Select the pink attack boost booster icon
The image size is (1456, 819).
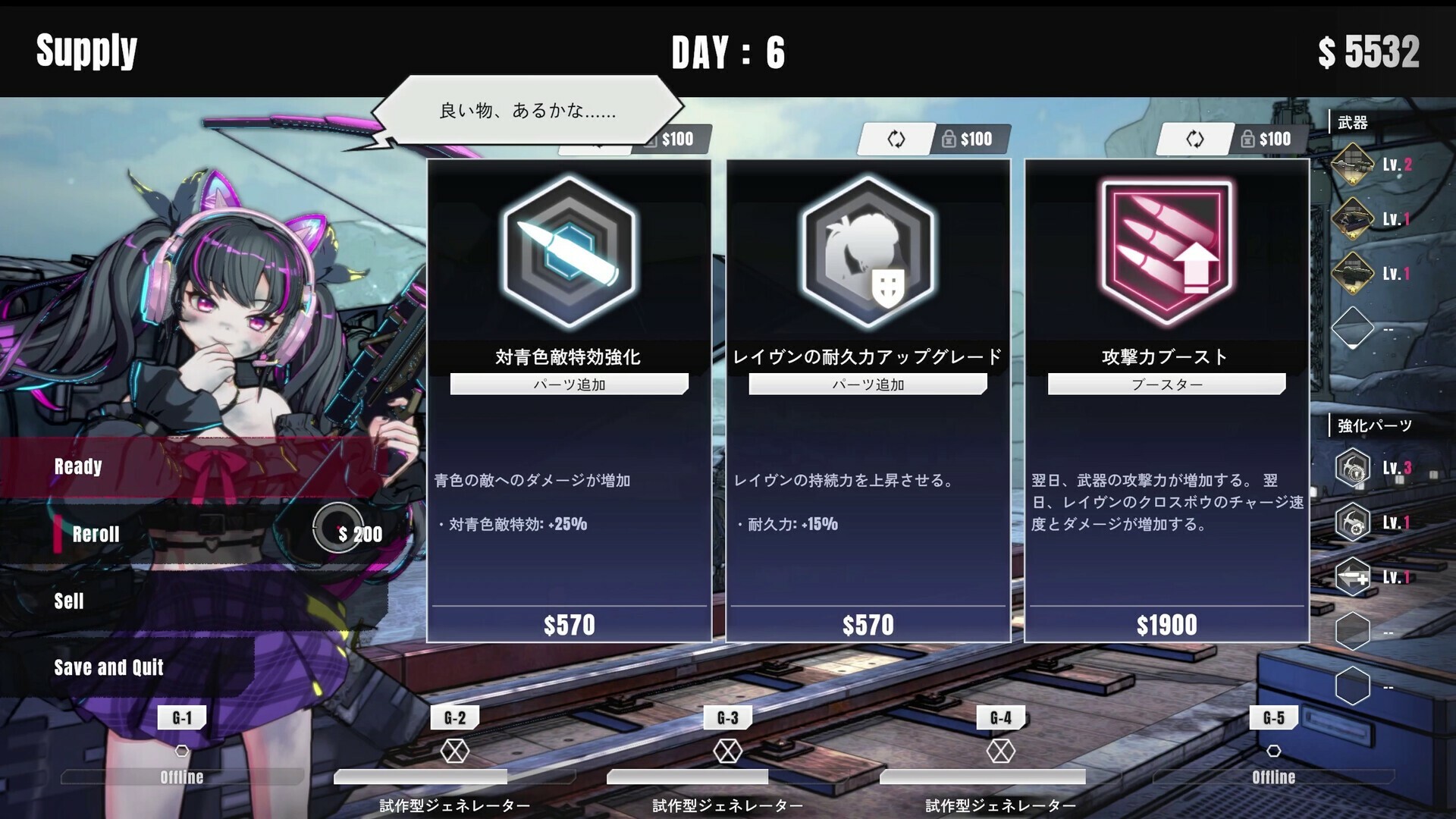1166,250
